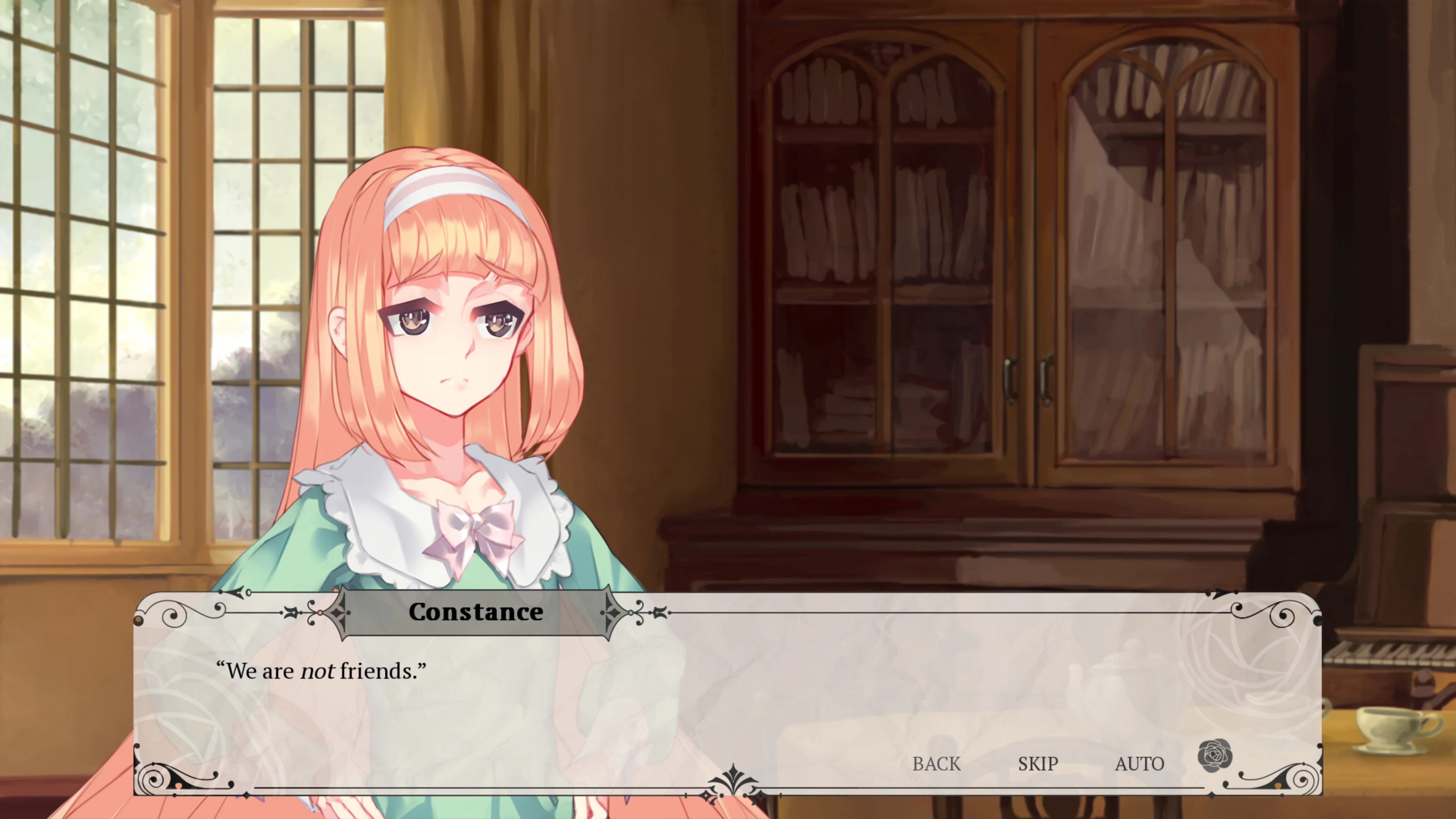Screen dimensions: 1456x819
Task: Enable SKIP to fast-forward the dialogue
Action: click(x=1038, y=764)
